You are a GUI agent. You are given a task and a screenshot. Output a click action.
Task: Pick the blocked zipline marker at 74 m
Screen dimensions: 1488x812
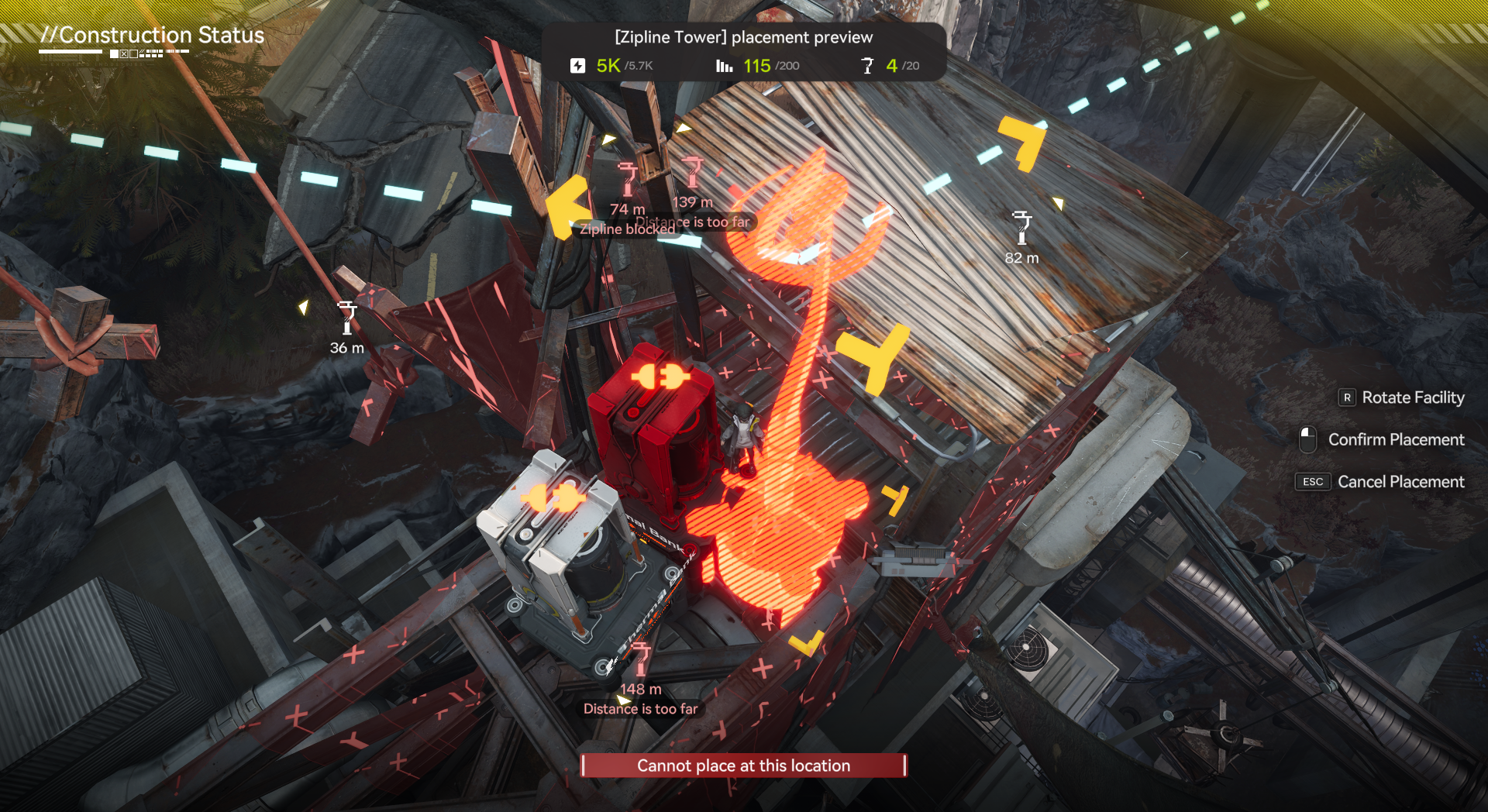(628, 179)
